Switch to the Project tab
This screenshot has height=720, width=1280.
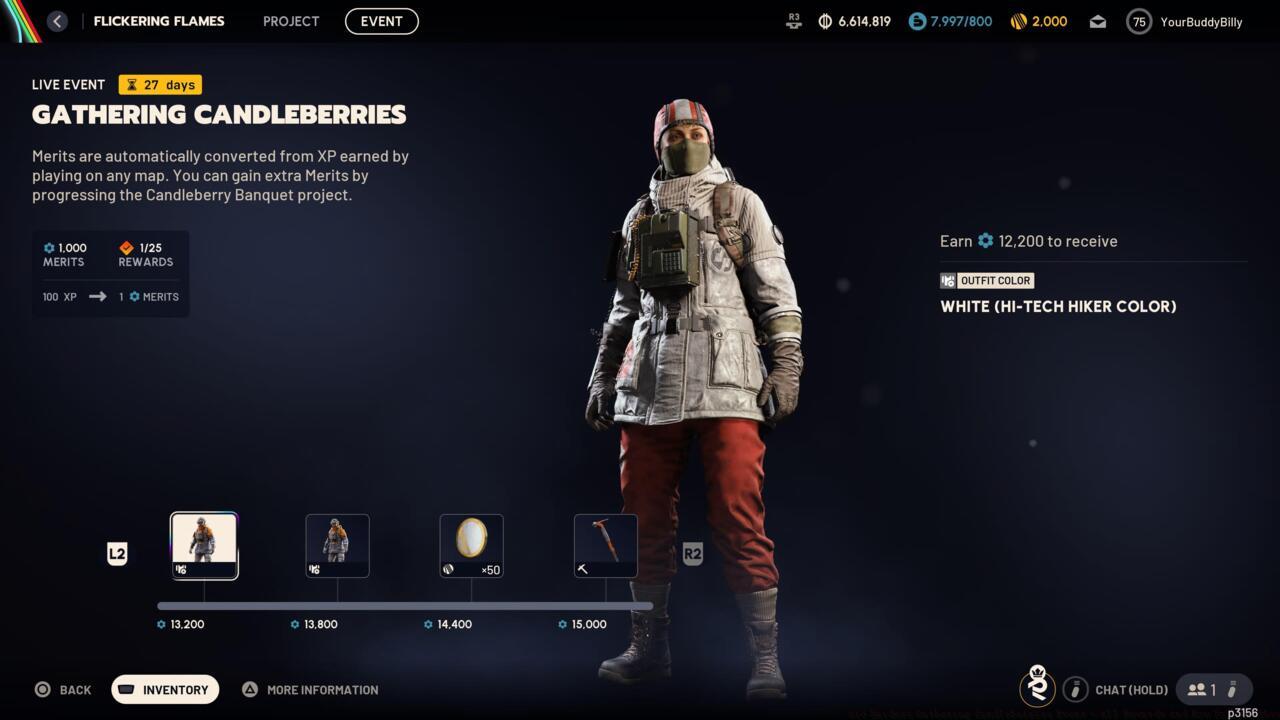pos(291,21)
